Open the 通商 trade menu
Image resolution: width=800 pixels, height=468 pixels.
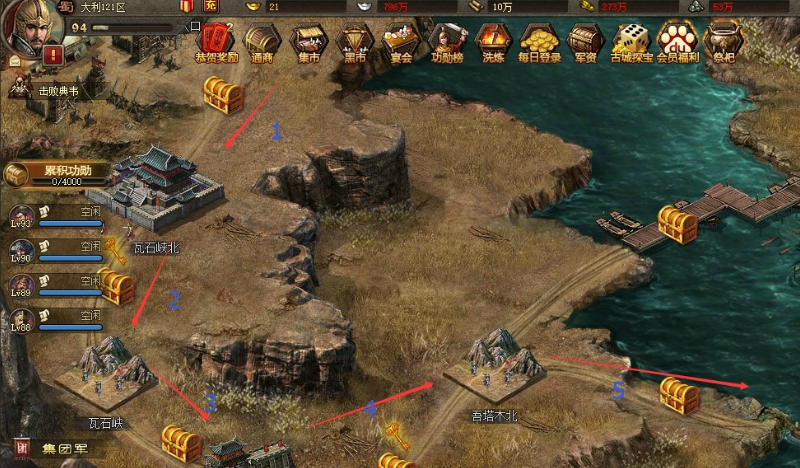click(x=262, y=42)
